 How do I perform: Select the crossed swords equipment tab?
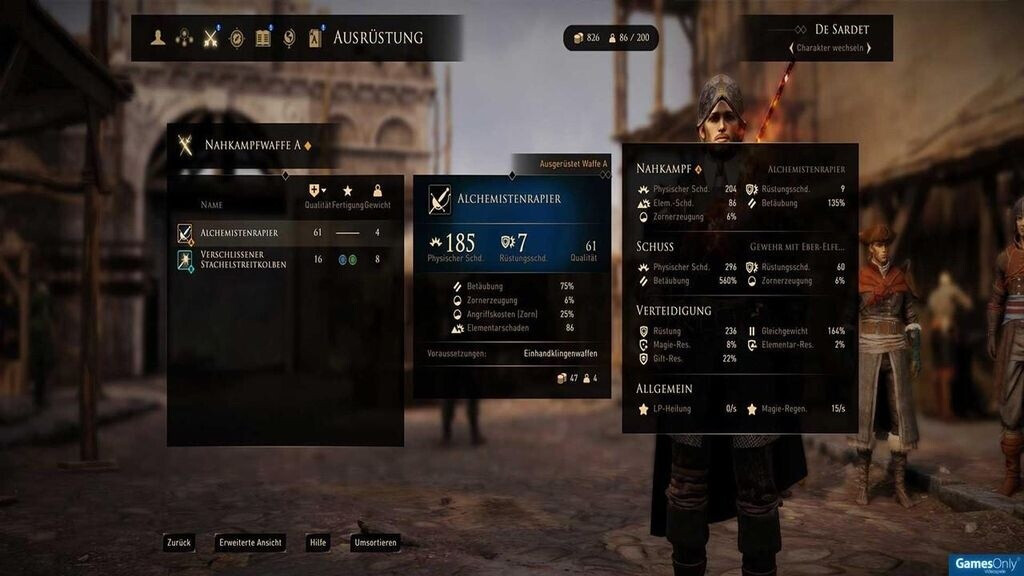point(211,38)
